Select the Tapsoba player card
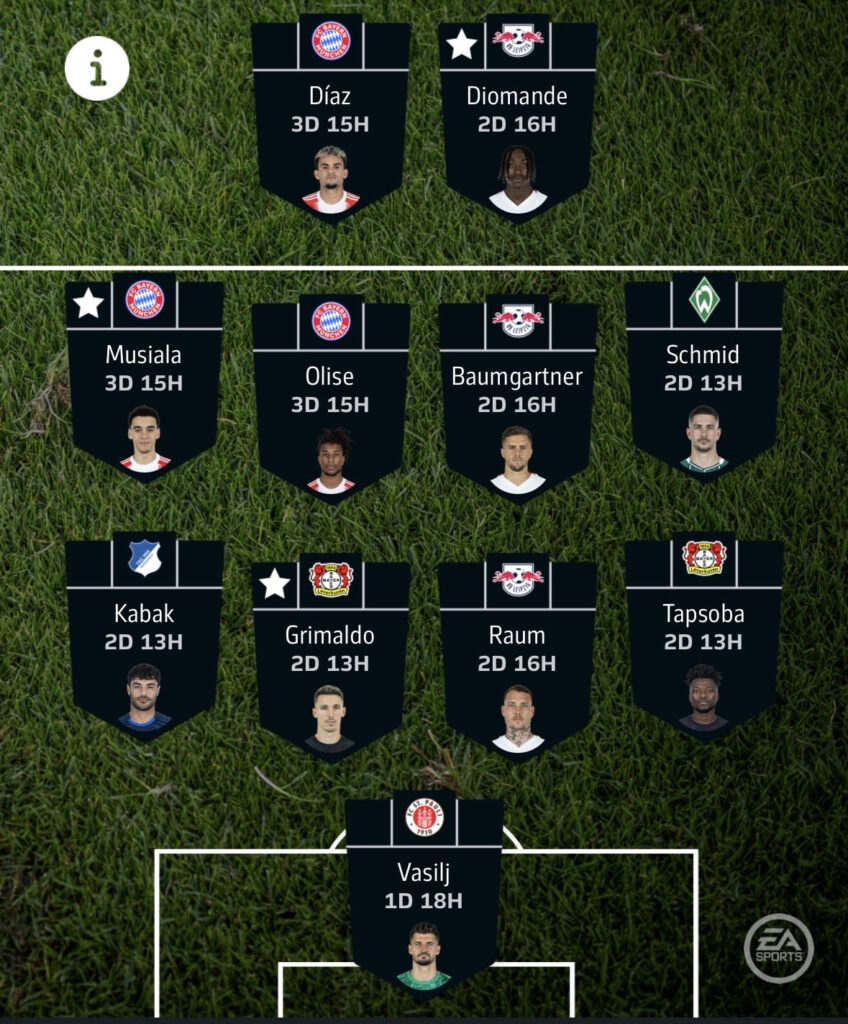This screenshot has width=848, height=1024. [x=703, y=640]
